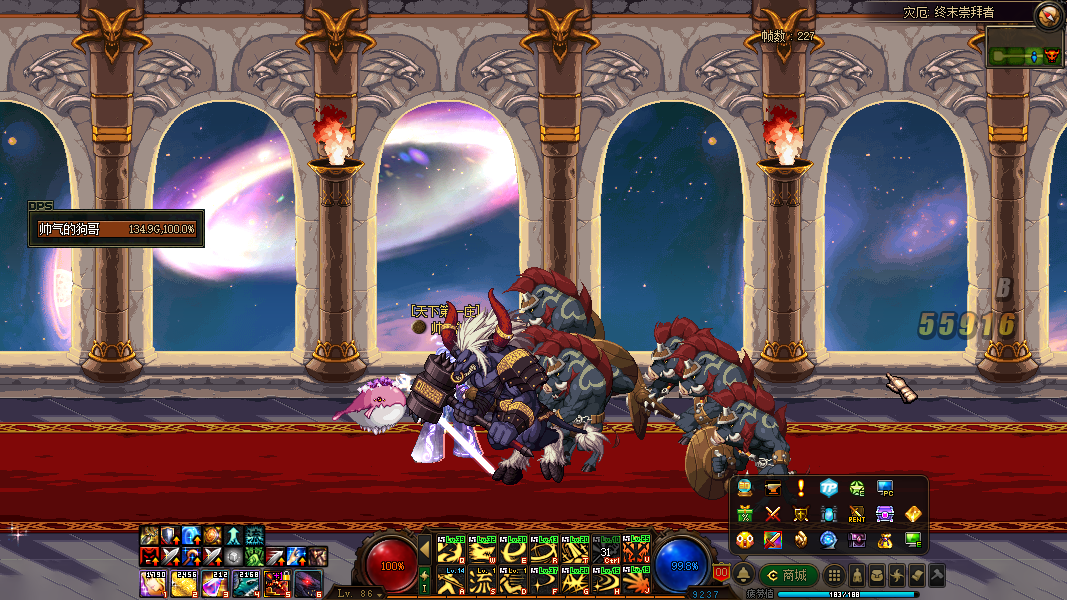Select the TP hexagon icon

point(828,488)
